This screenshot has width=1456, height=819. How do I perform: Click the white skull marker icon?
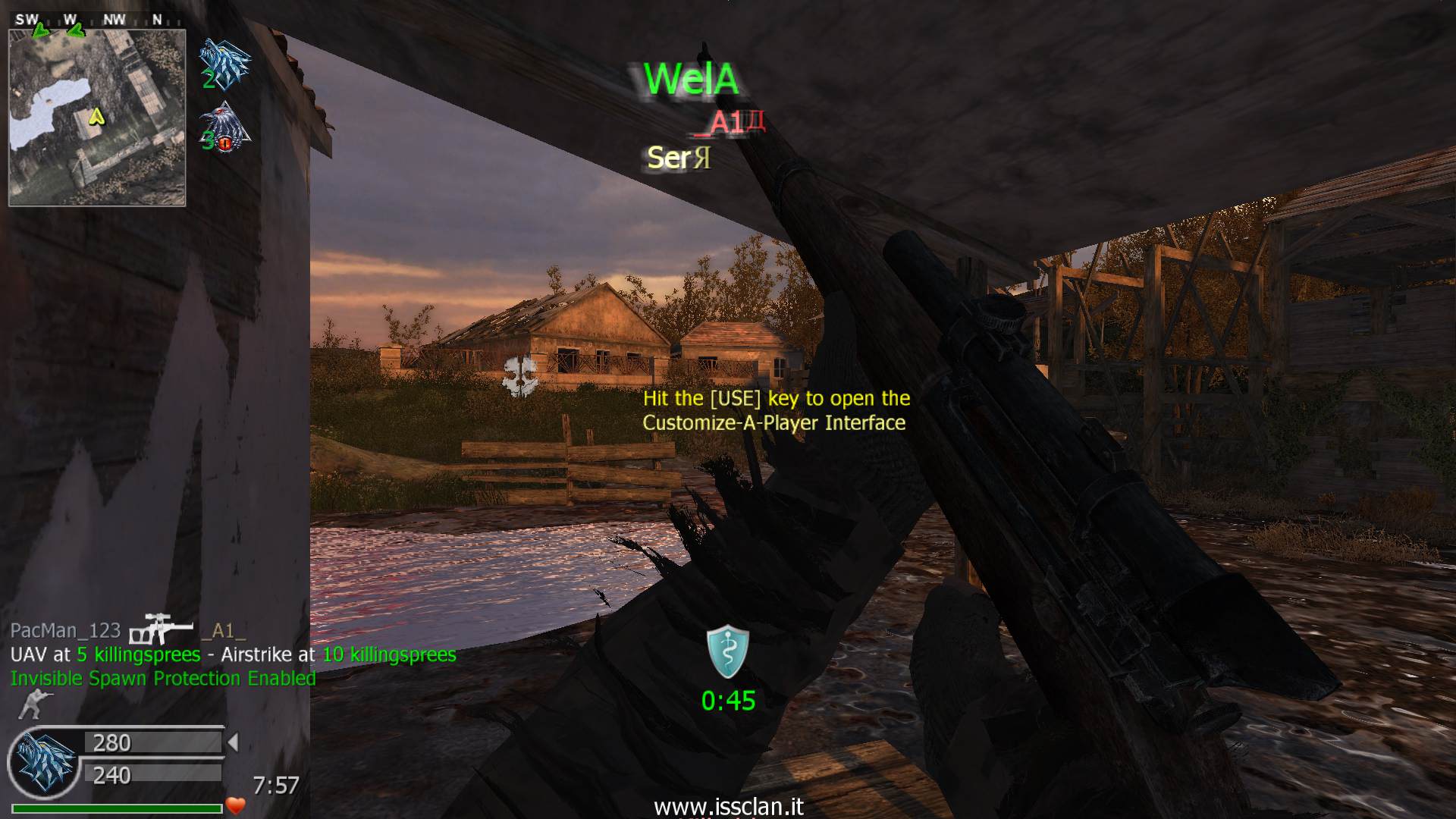[520, 375]
